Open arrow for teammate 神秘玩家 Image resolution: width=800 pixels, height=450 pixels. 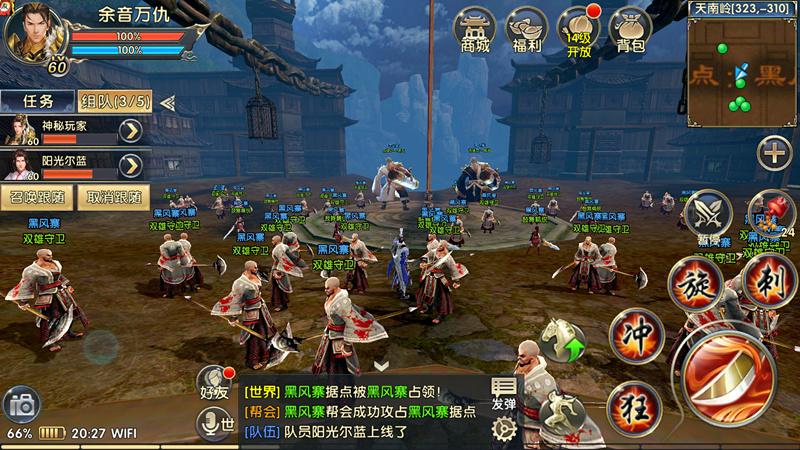130,131
